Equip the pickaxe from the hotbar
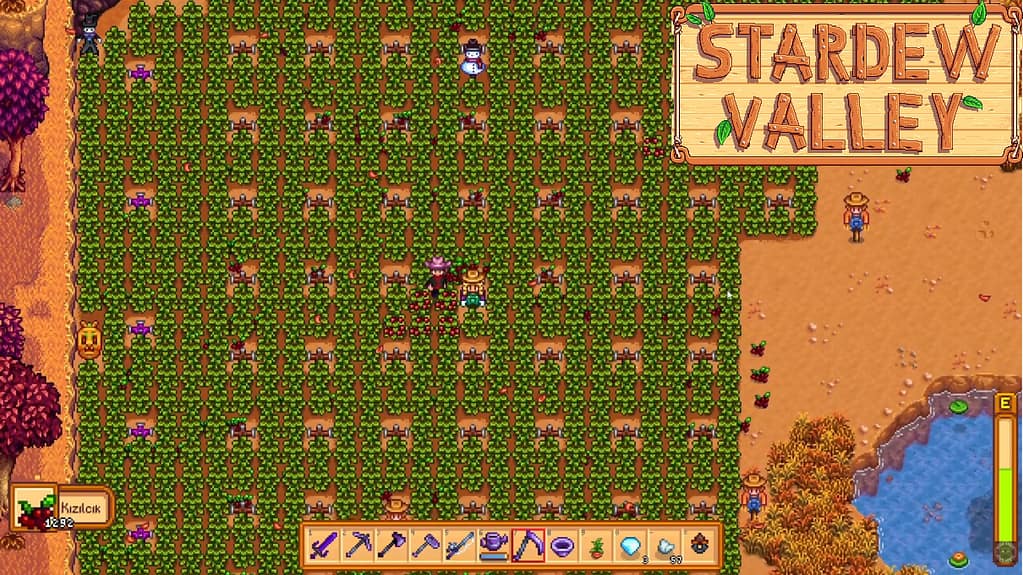Screen dimensions: 1023x575 coord(358,545)
